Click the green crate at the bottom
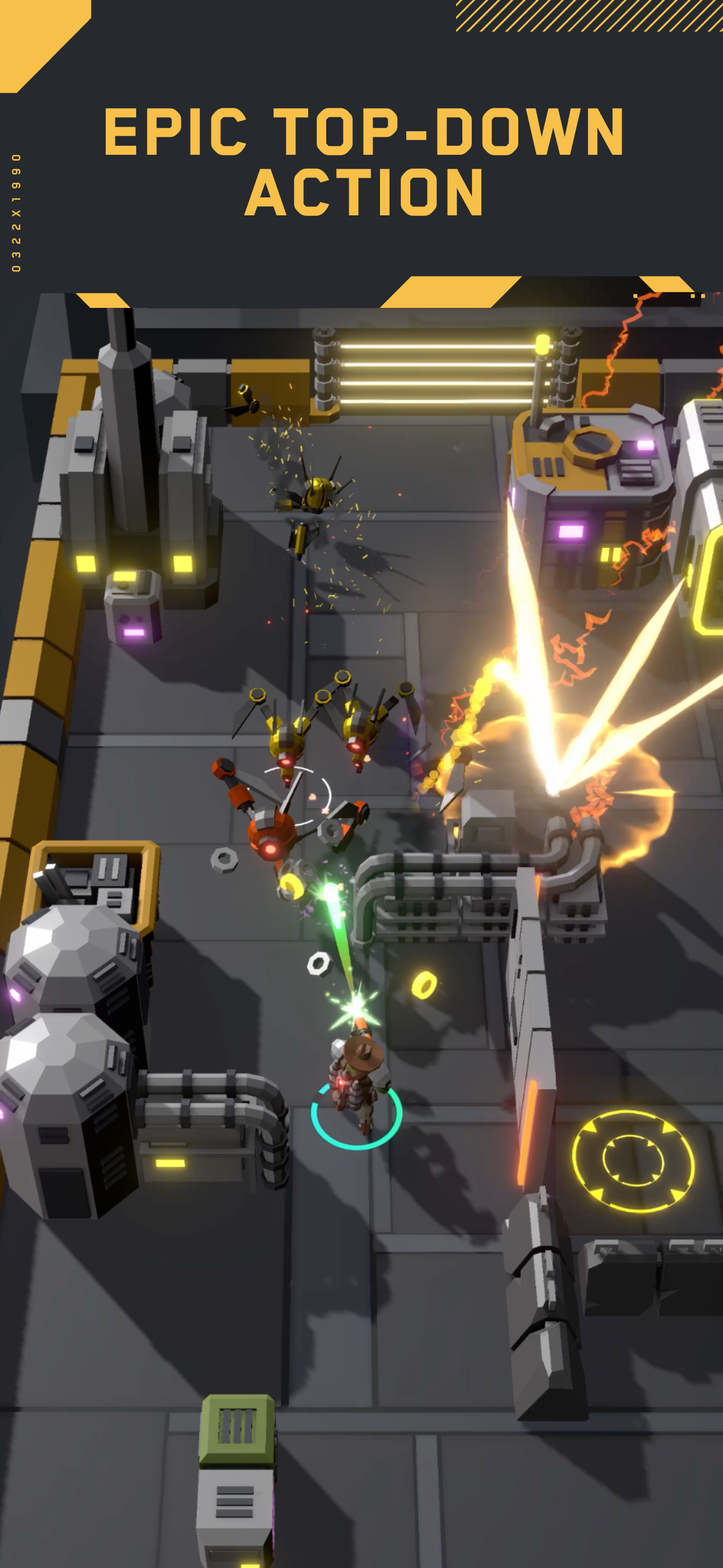 pos(237,1427)
